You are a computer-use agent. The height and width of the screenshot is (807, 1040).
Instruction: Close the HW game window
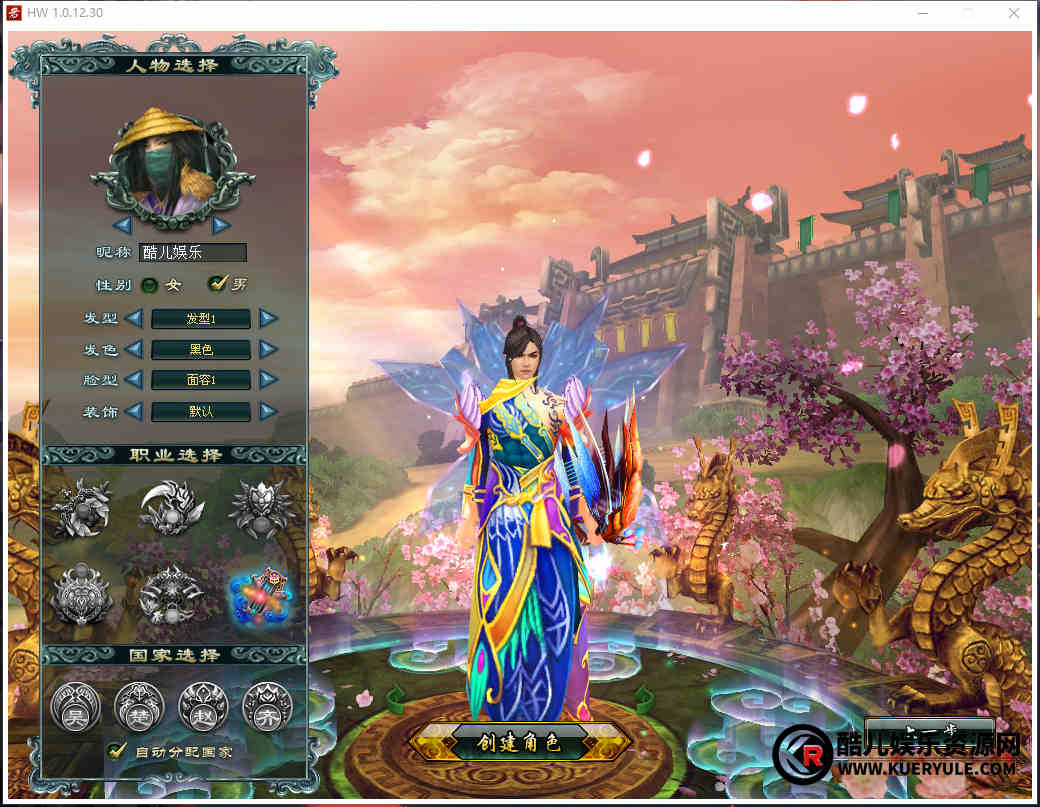click(x=1015, y=14)
